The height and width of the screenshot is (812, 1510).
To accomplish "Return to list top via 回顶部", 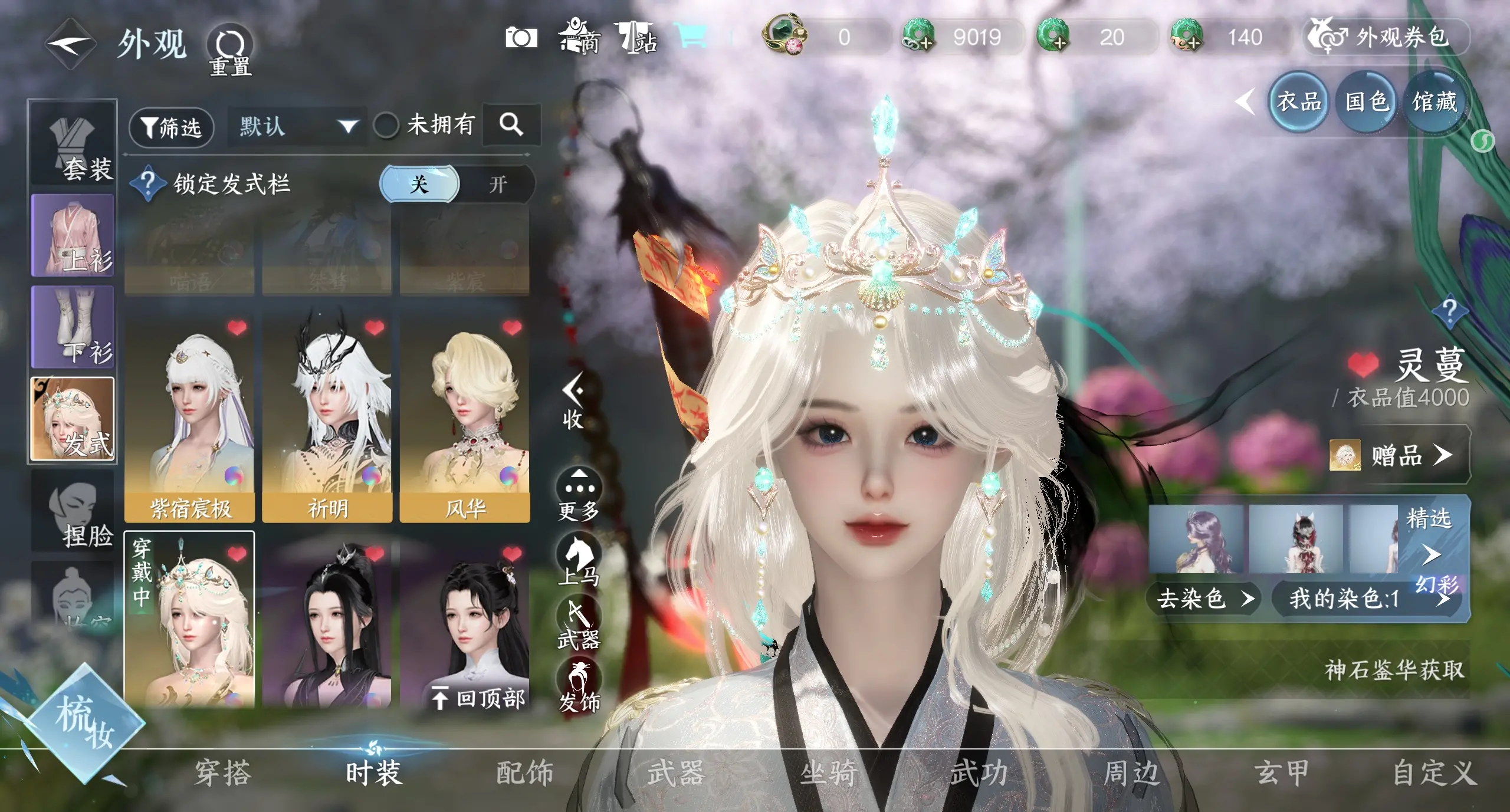I will coord(479,699).
